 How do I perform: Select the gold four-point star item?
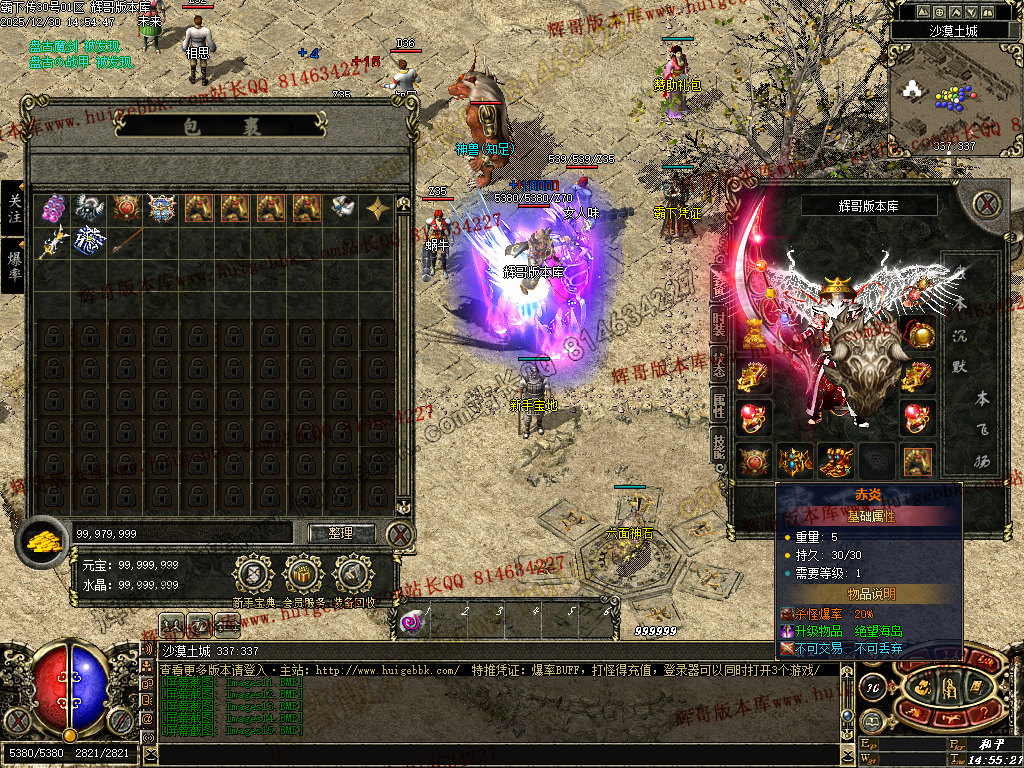click(x=378, y=208)
